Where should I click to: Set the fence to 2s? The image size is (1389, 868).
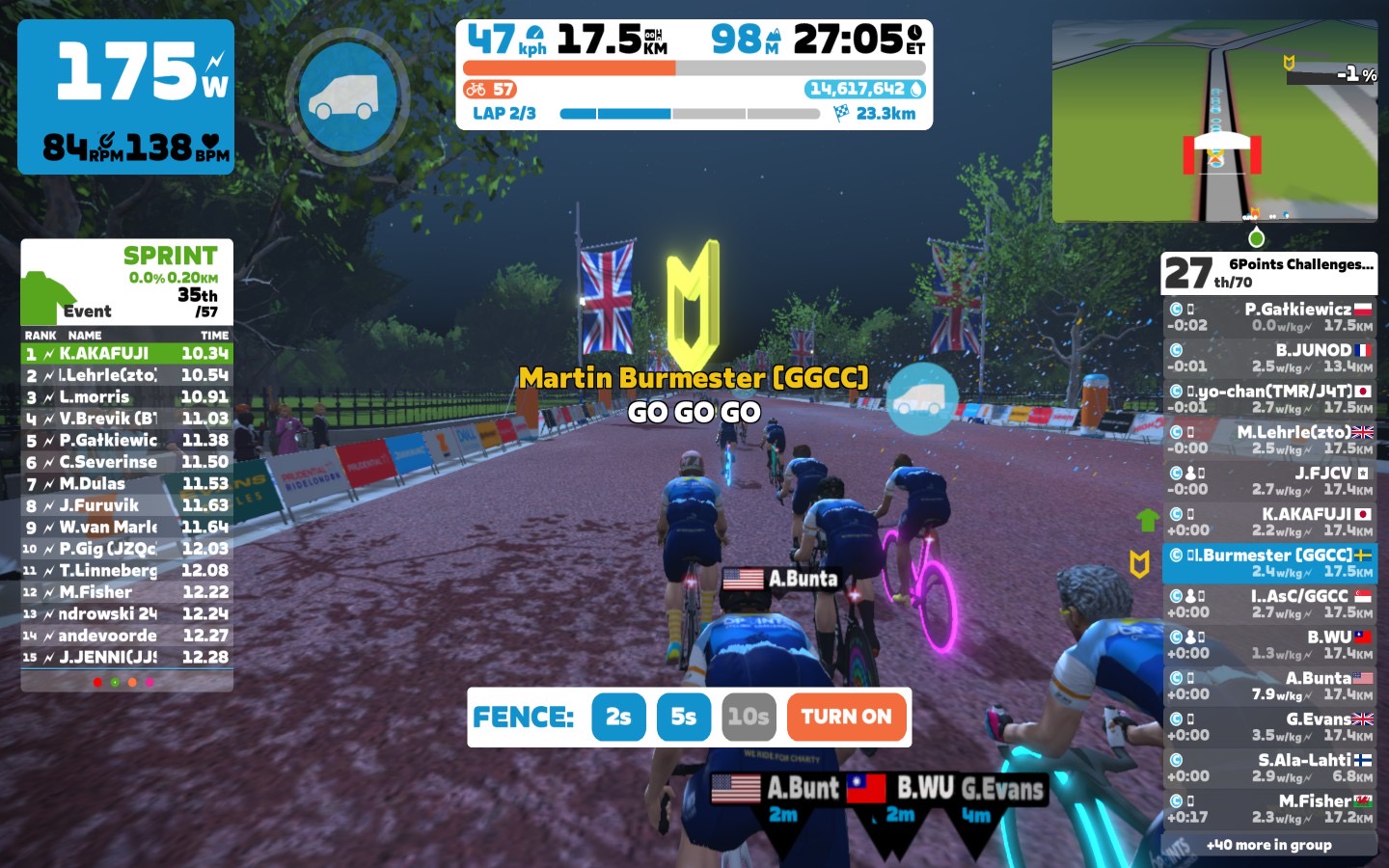click(618, 717)
